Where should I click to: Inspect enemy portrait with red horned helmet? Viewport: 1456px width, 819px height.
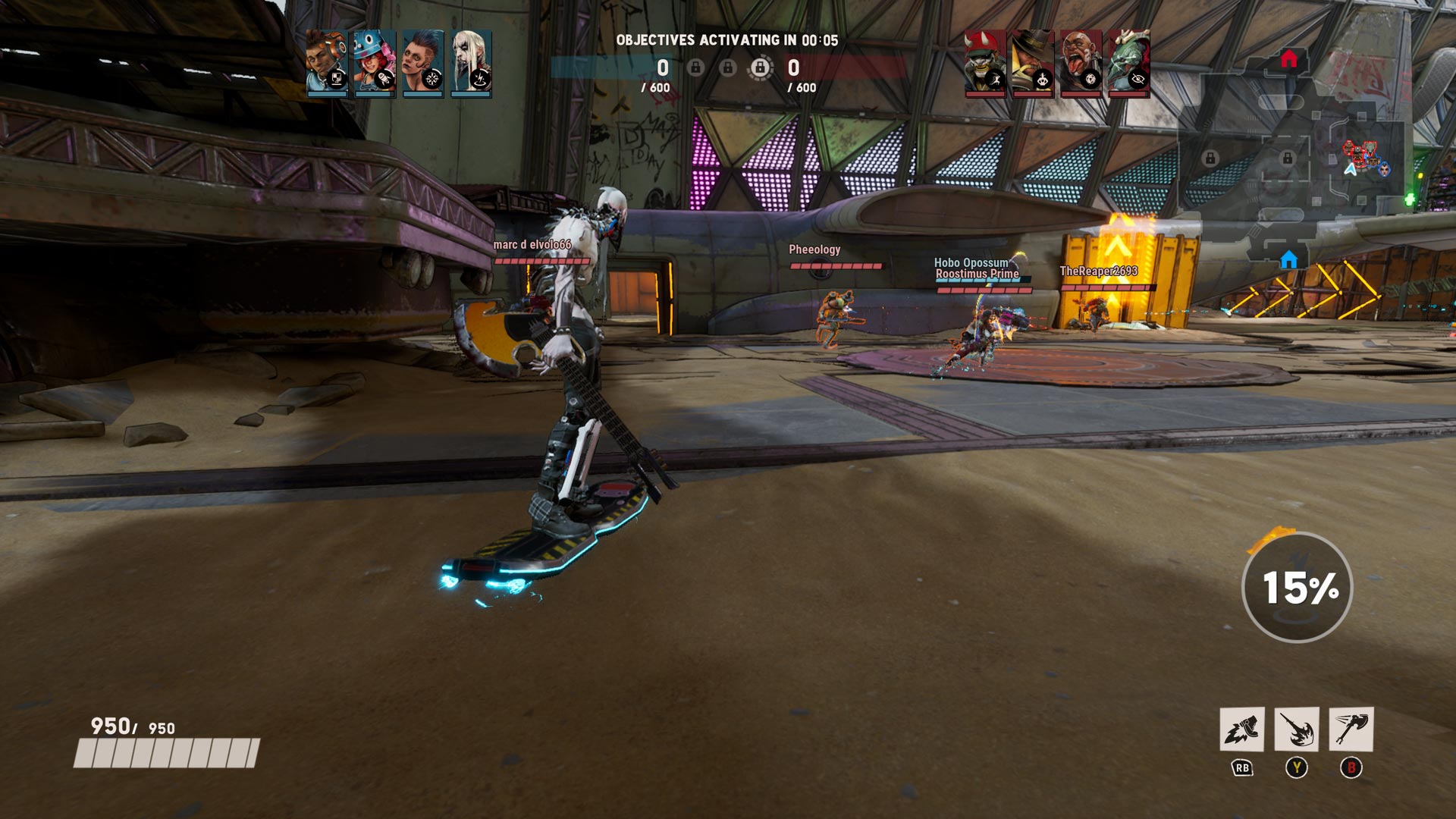click(985, 64)
